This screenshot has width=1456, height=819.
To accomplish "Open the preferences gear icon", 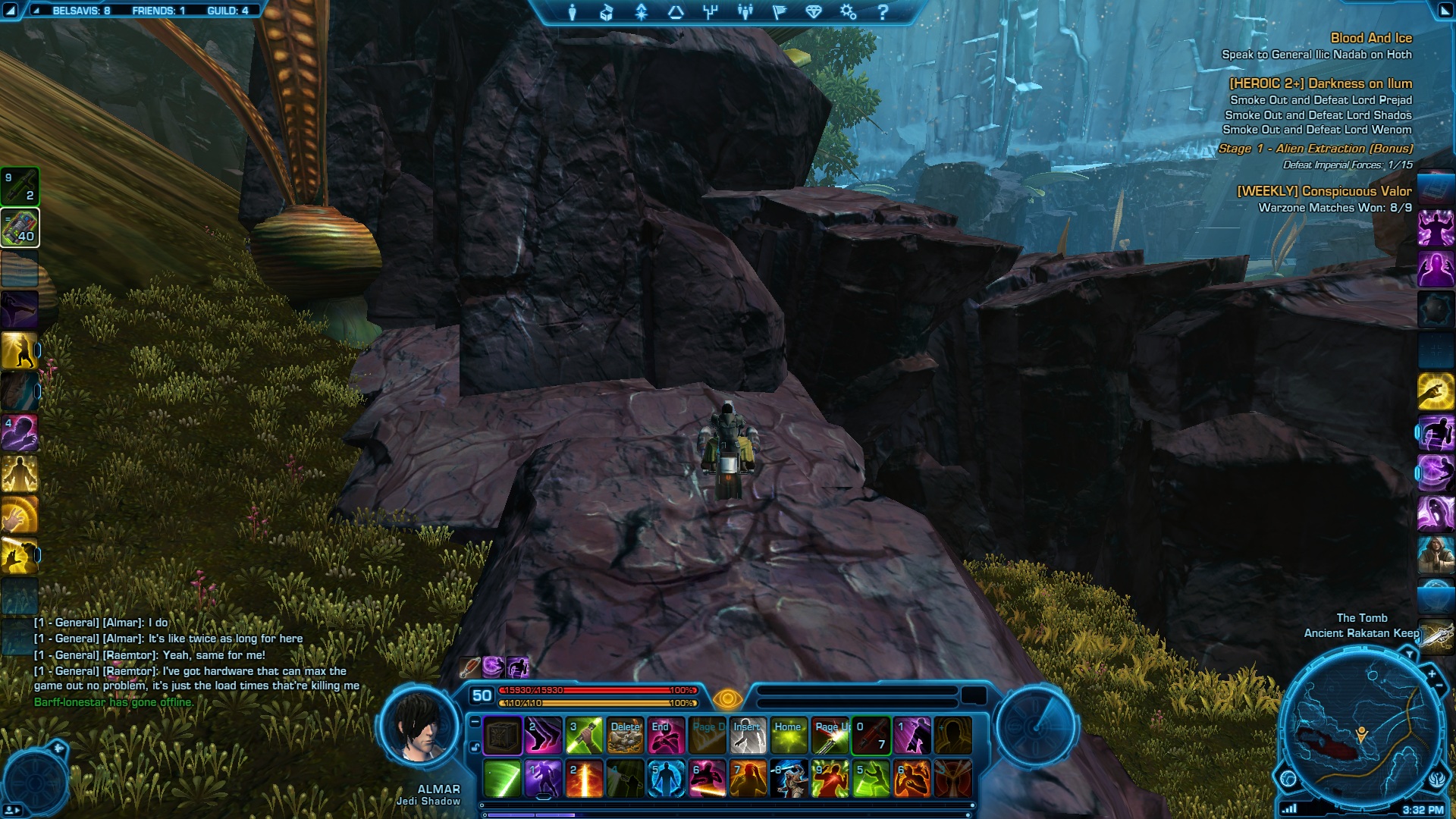I will [848, 12].
